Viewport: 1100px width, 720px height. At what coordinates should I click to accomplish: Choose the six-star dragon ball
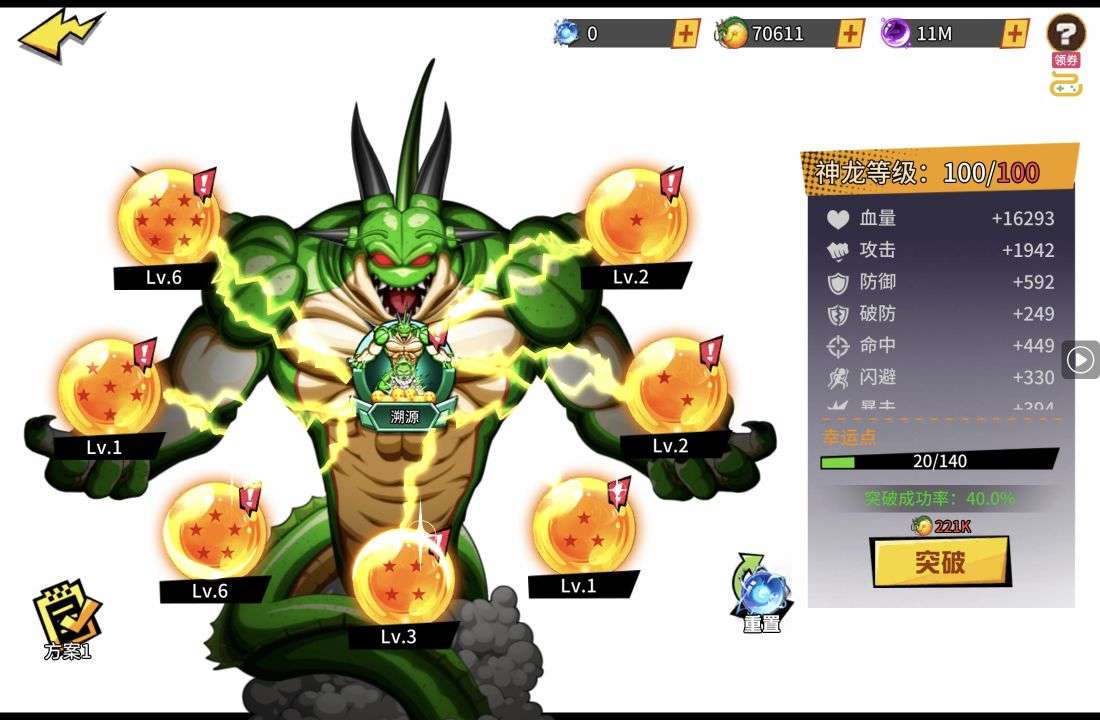pos(108,386)
